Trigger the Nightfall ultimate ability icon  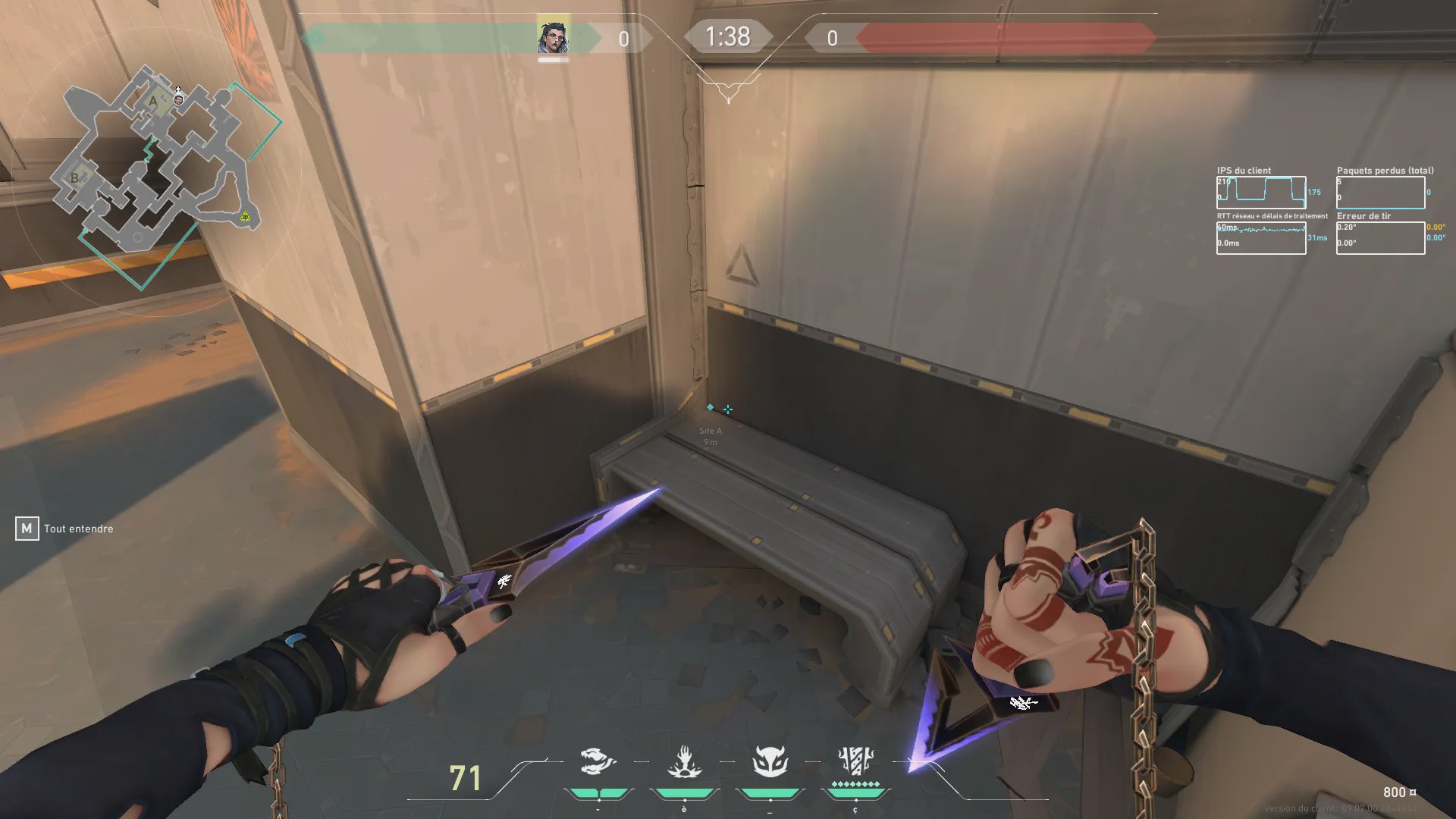855,761
